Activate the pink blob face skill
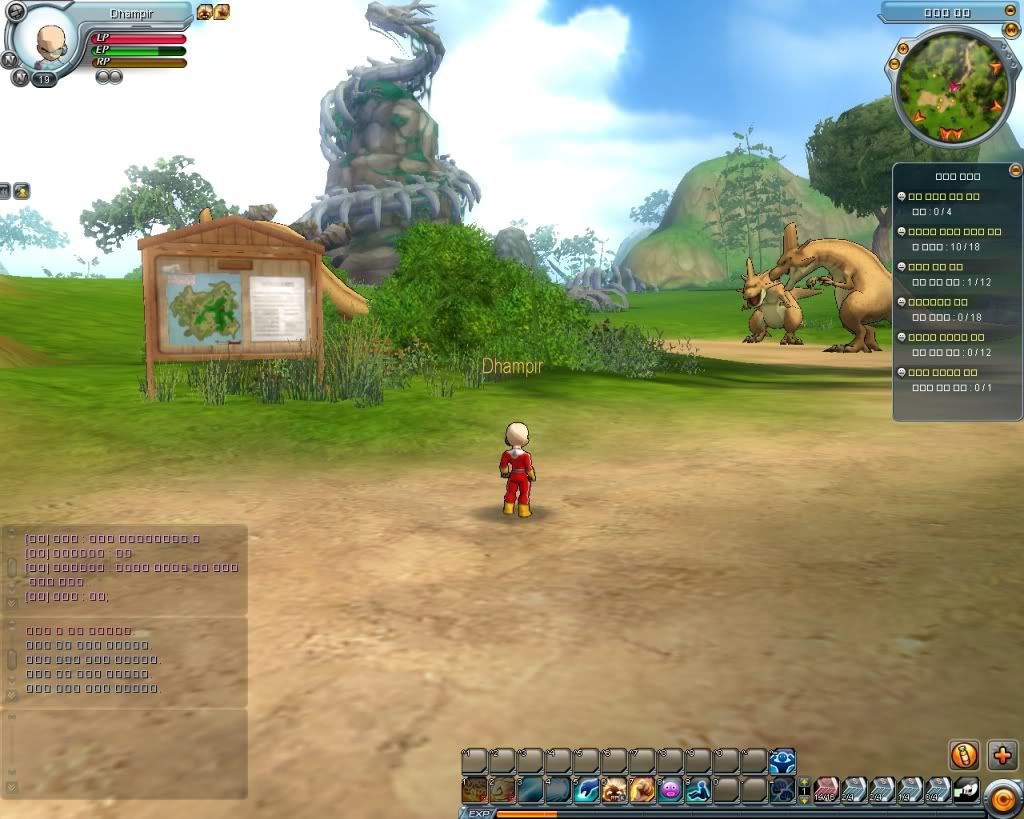This screenshot has height=819, width=1024. click(670, 790)
